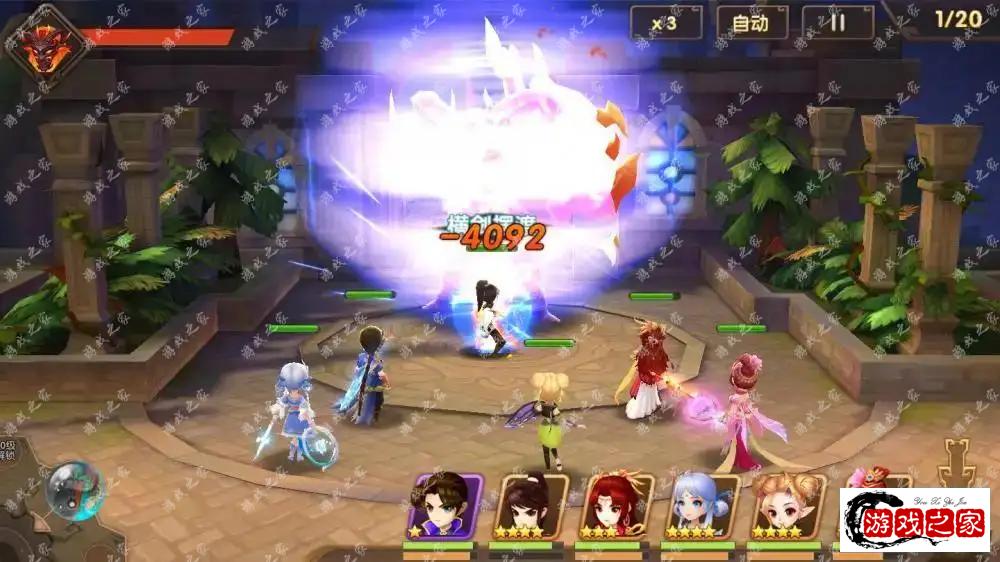1000x562 pixels.
Task: Select the dark ponytail hero portrait
Action: pyautogui.click(x=531, y=506)
